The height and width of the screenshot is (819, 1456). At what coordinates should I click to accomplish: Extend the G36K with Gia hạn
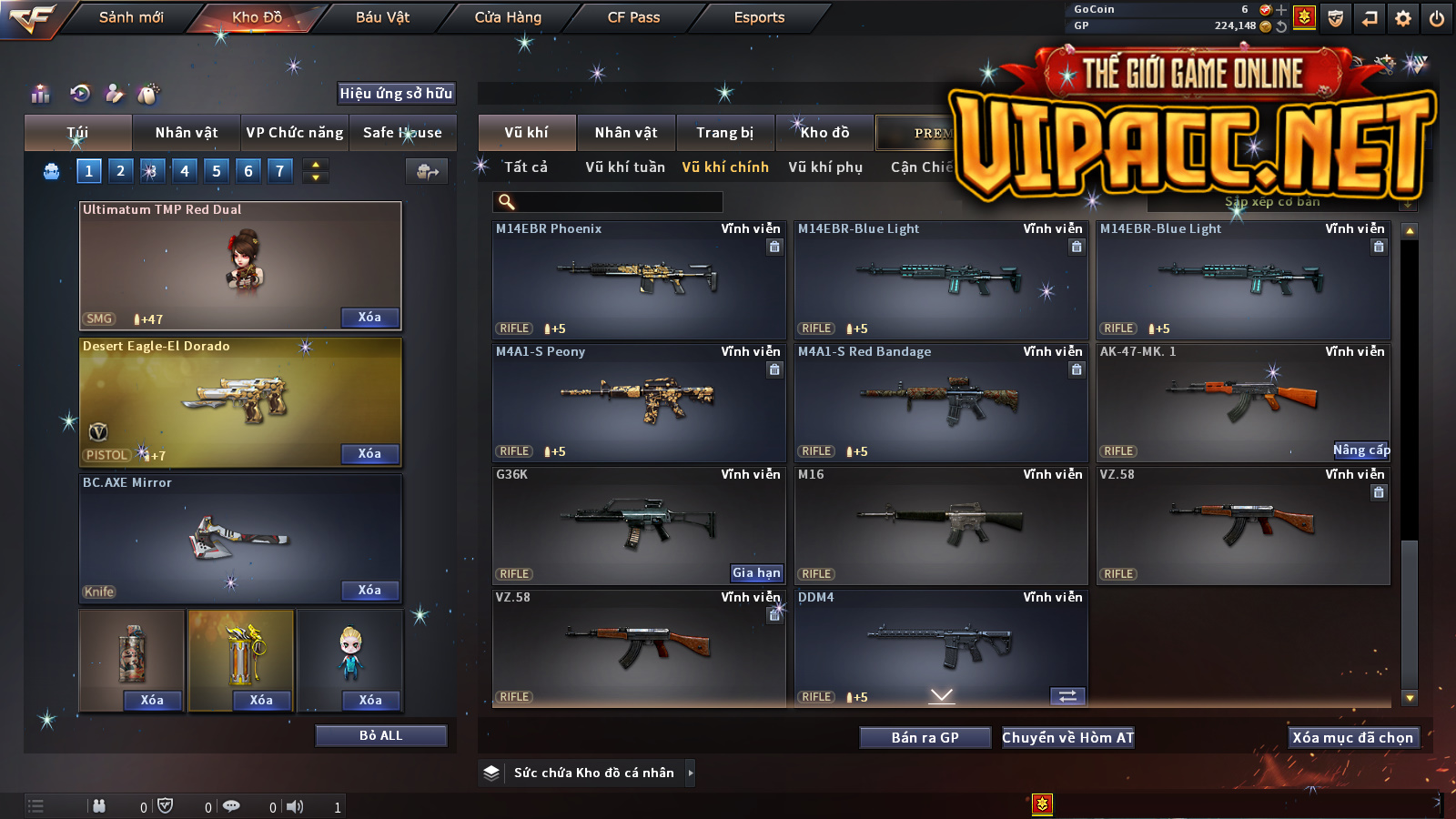[x=756, y=573]
